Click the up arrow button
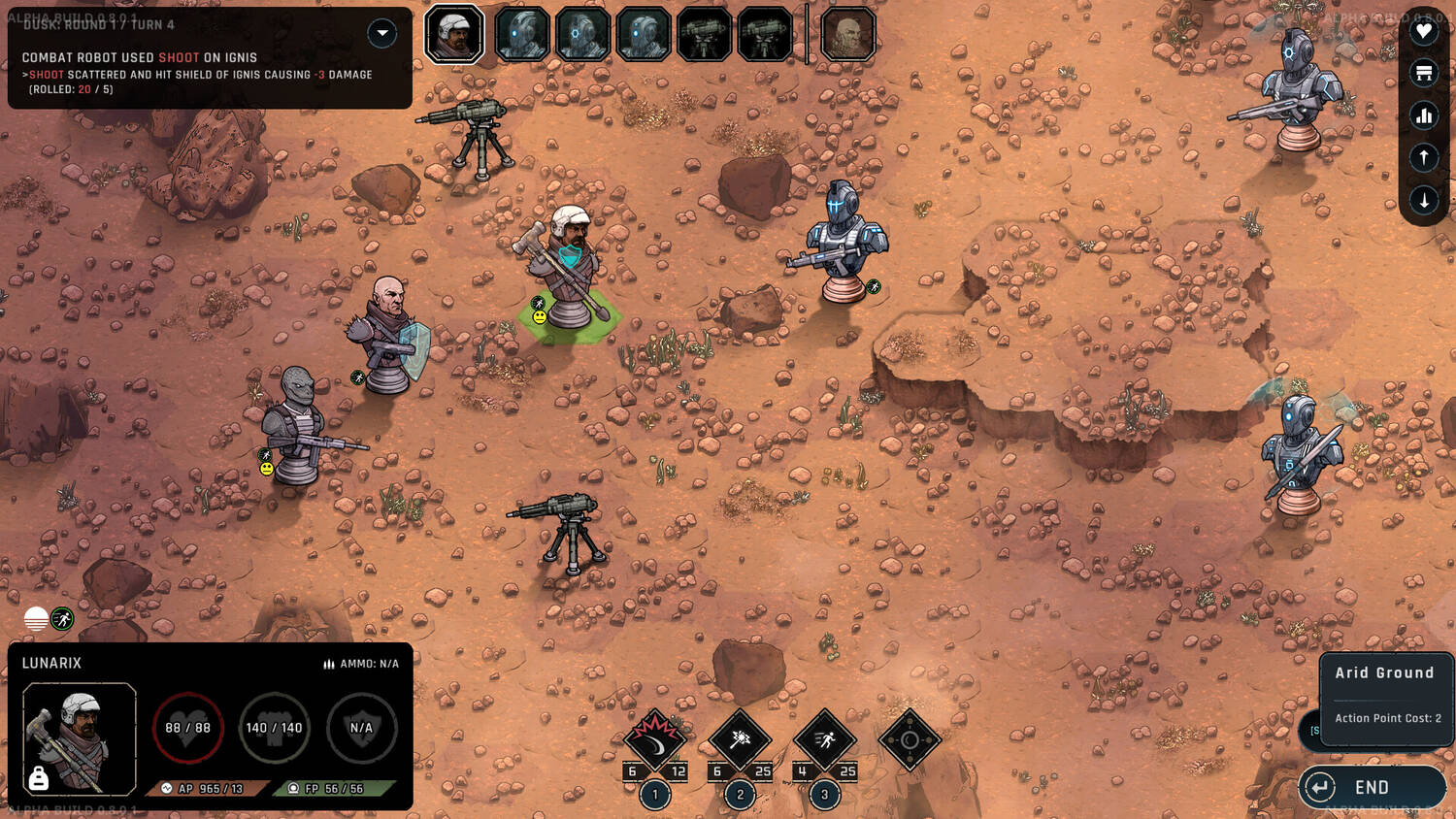1456x819 pixels. click(x=1423, y=157)
